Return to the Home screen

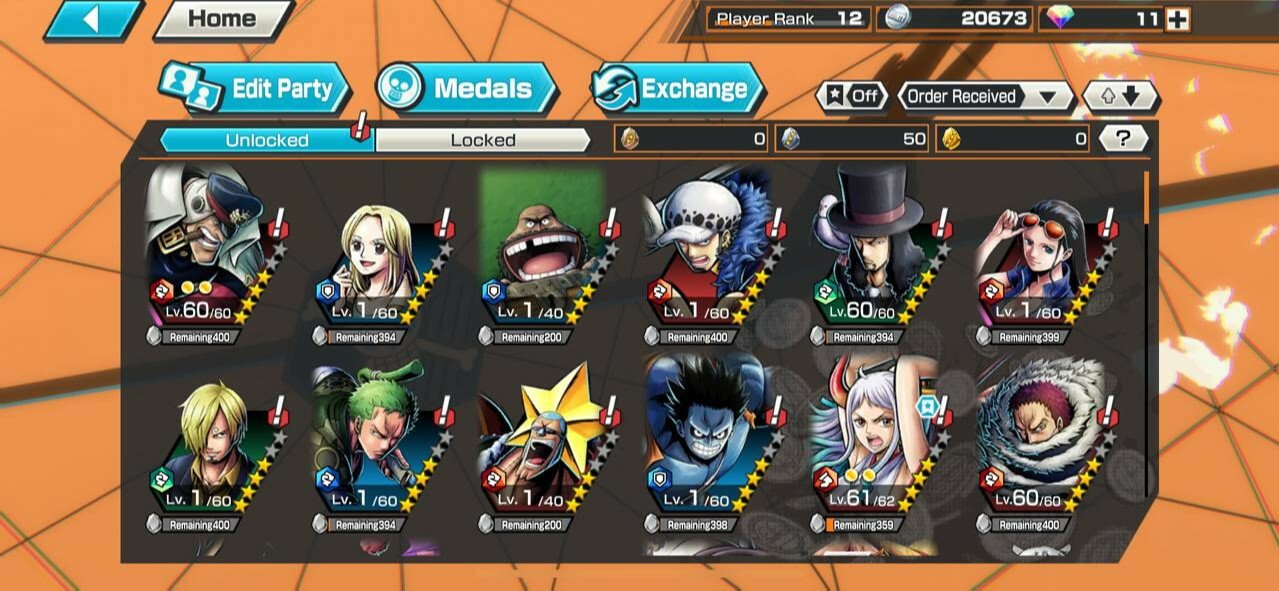pos(222,19)
